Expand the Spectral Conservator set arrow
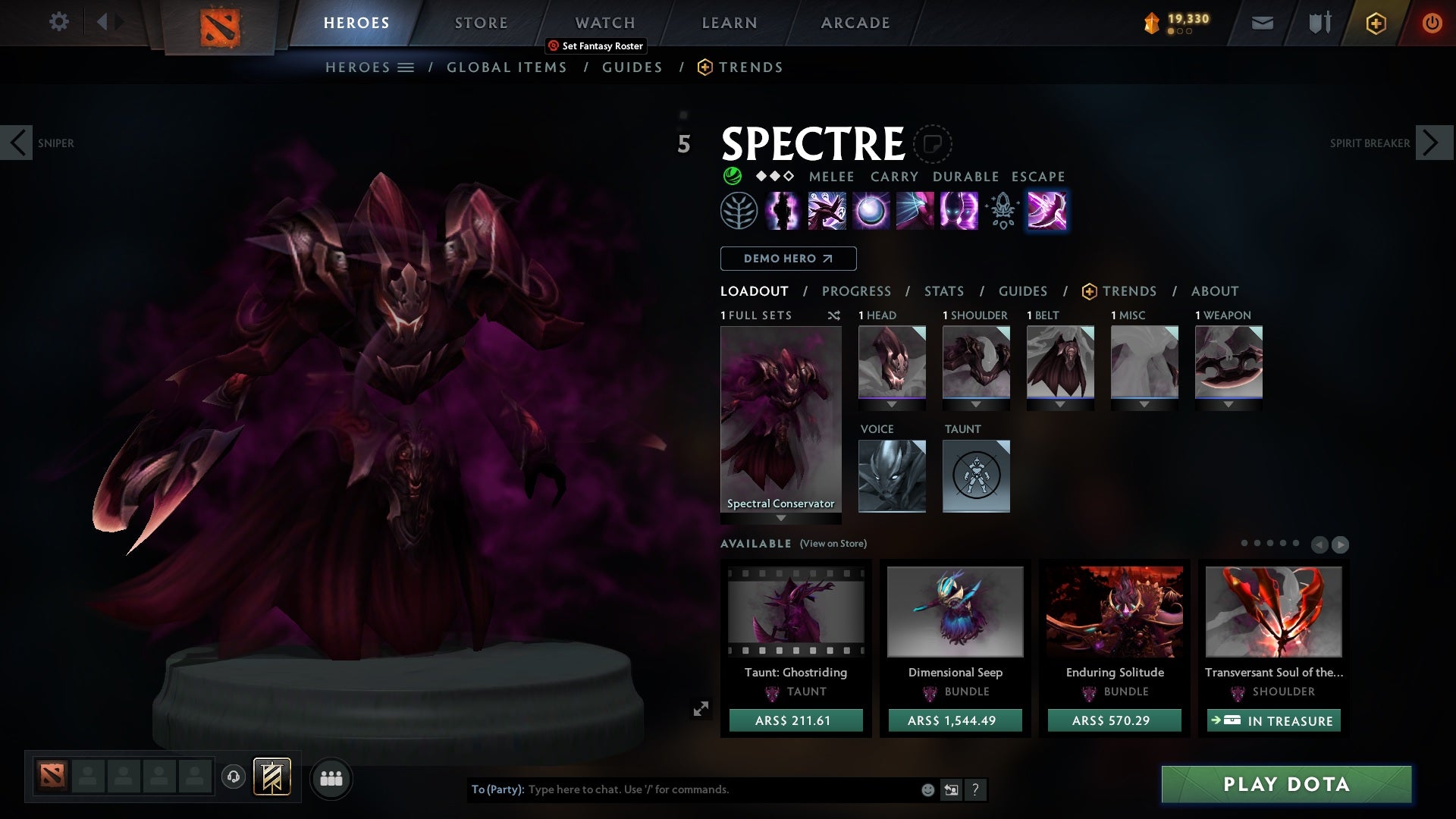 (x=780, y=519)
